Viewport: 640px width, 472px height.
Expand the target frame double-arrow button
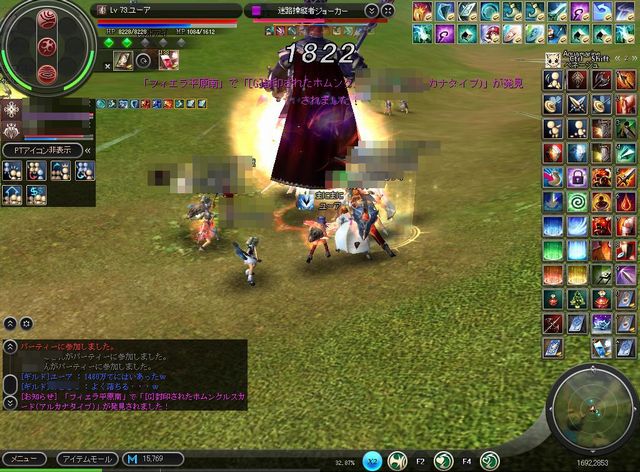[372, 10]
